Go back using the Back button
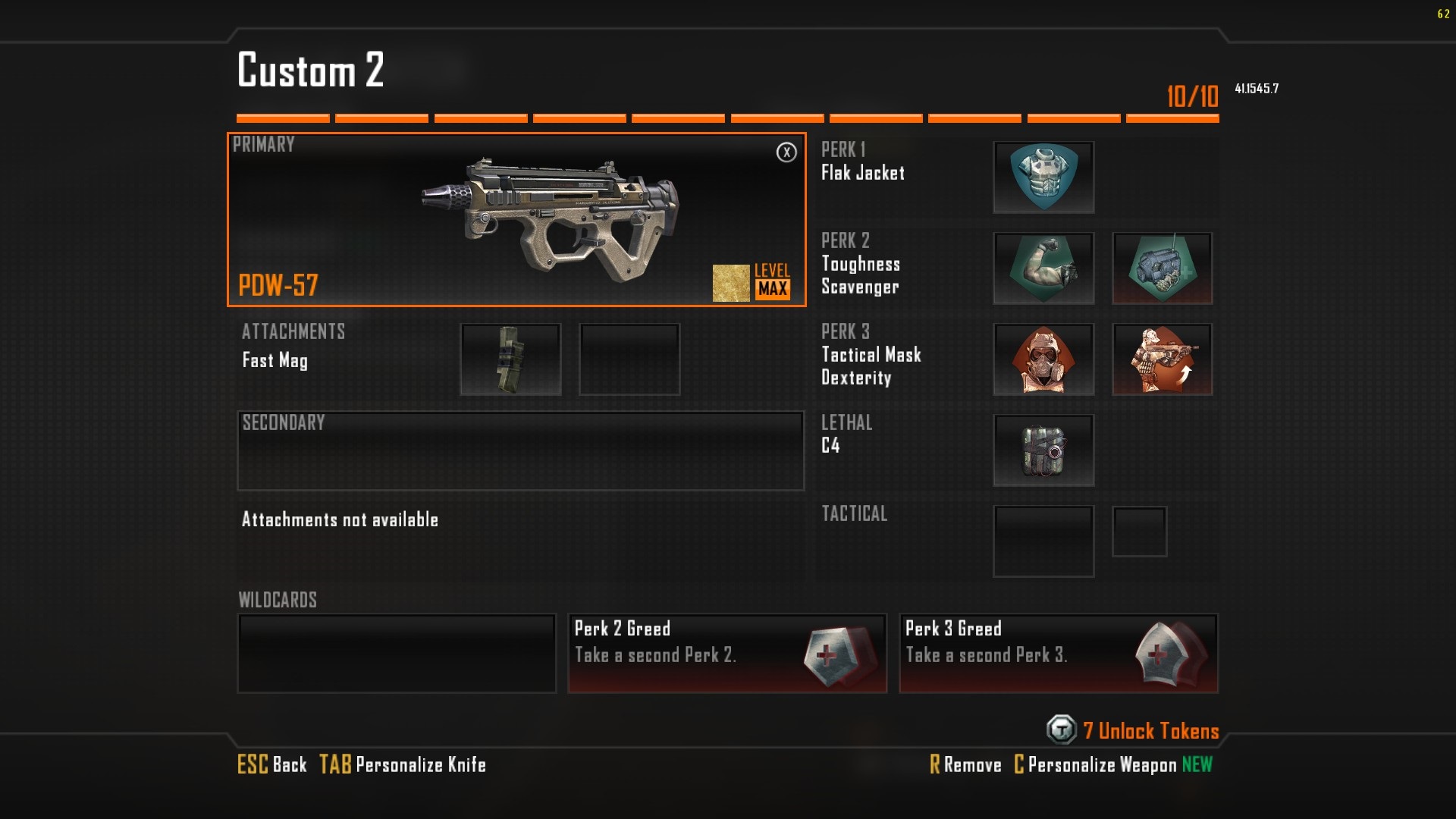This screenshot has height=819, width=1456. point(273,764)
